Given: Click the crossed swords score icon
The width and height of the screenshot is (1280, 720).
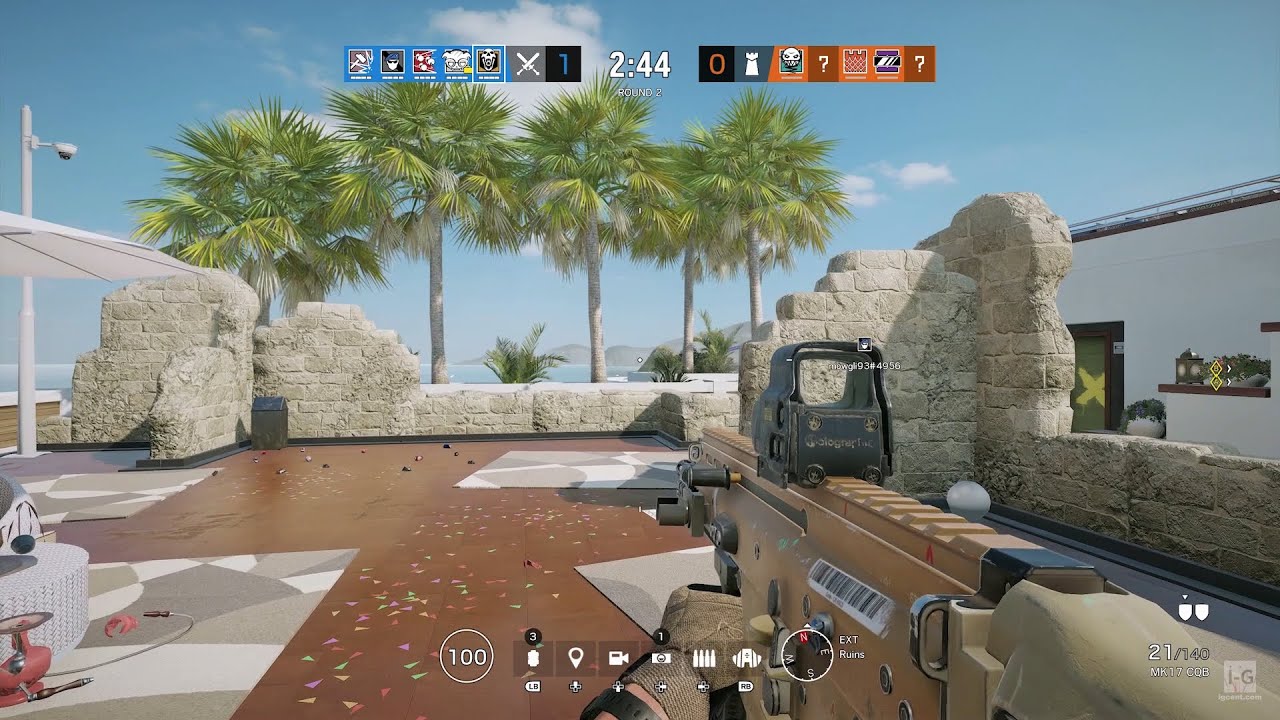Looking at the screenshot, I should (528, 62).
